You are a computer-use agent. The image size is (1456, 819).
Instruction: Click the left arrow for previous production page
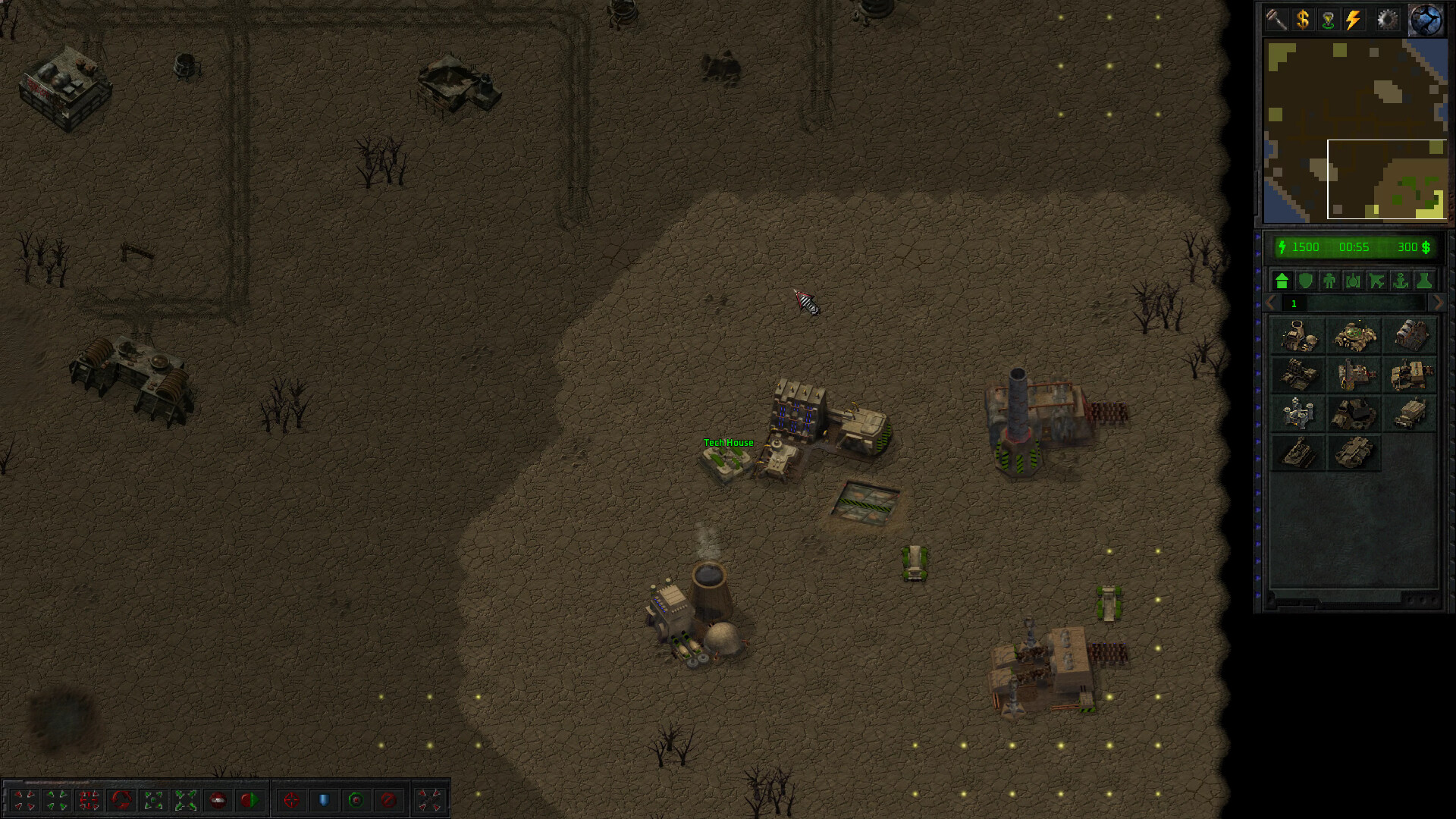pyautogui.click(x=1269, y=303)
